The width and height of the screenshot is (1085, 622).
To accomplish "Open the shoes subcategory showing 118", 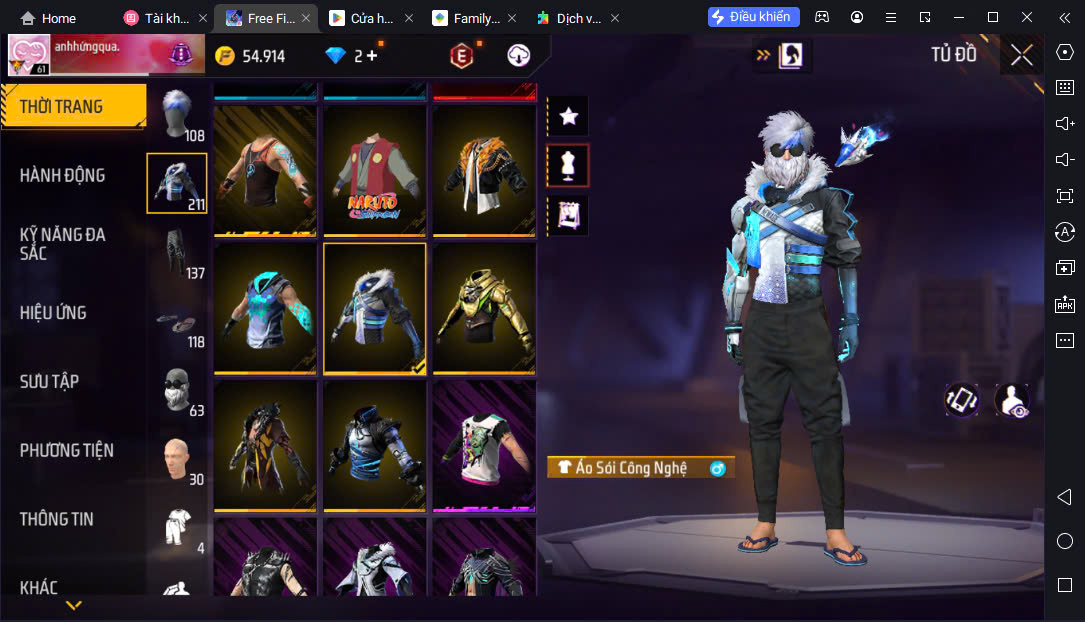I will [178, 323].
